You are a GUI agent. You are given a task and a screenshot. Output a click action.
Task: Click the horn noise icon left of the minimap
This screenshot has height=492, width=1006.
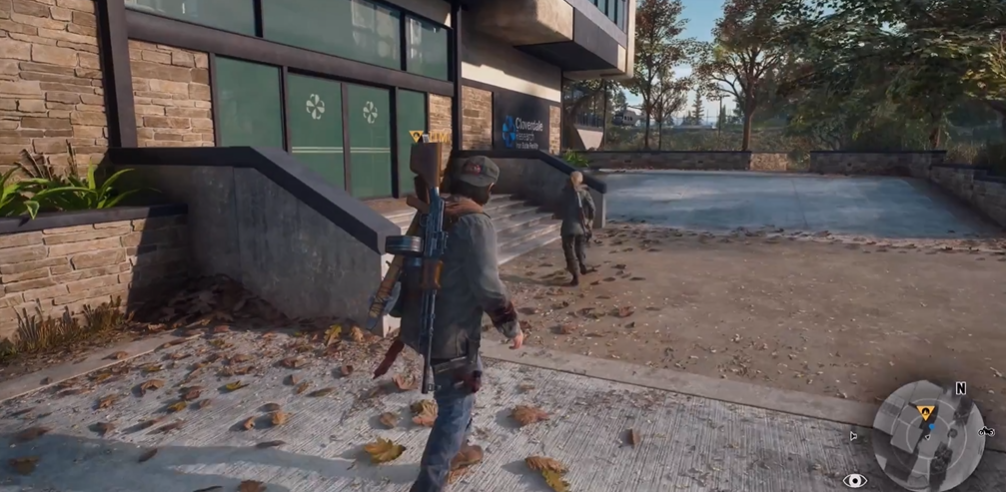853,435
